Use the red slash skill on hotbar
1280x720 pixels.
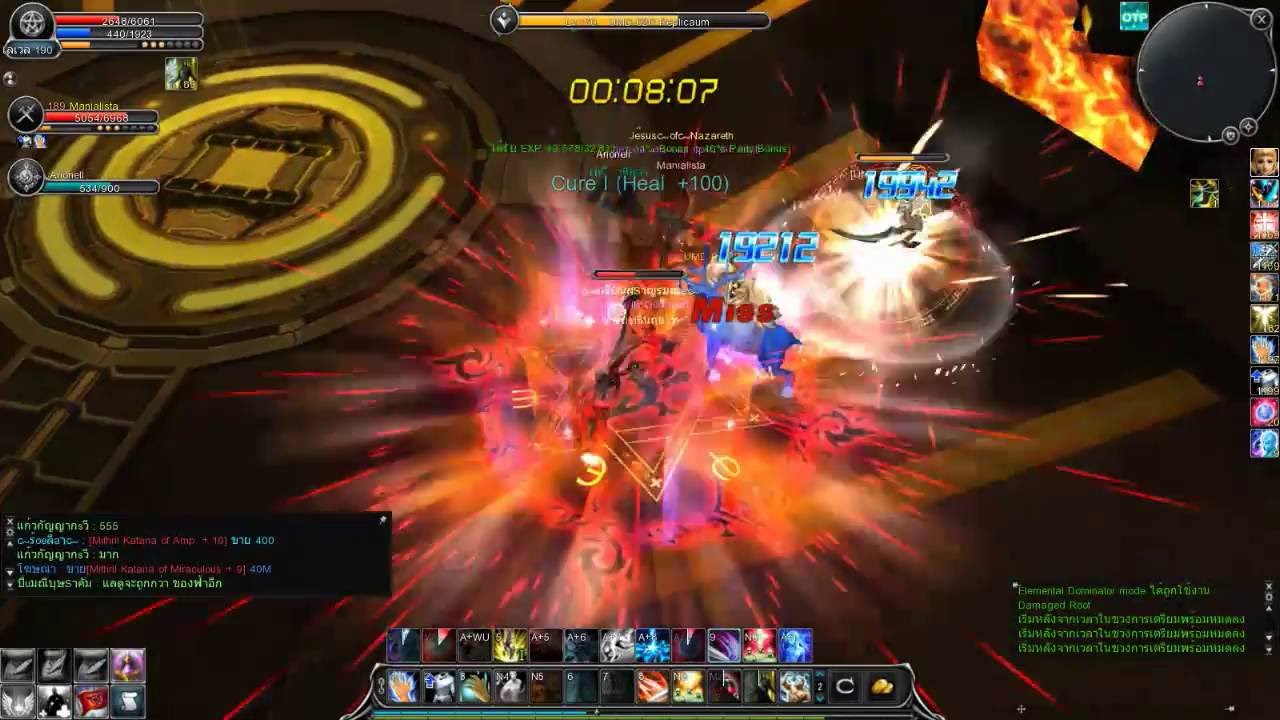point(652,687)
